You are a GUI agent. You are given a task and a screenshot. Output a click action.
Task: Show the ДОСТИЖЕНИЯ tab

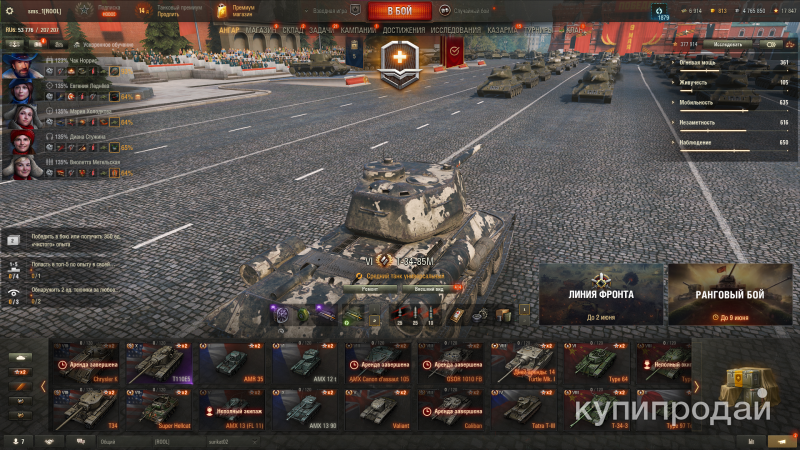(x=403, y=30)
